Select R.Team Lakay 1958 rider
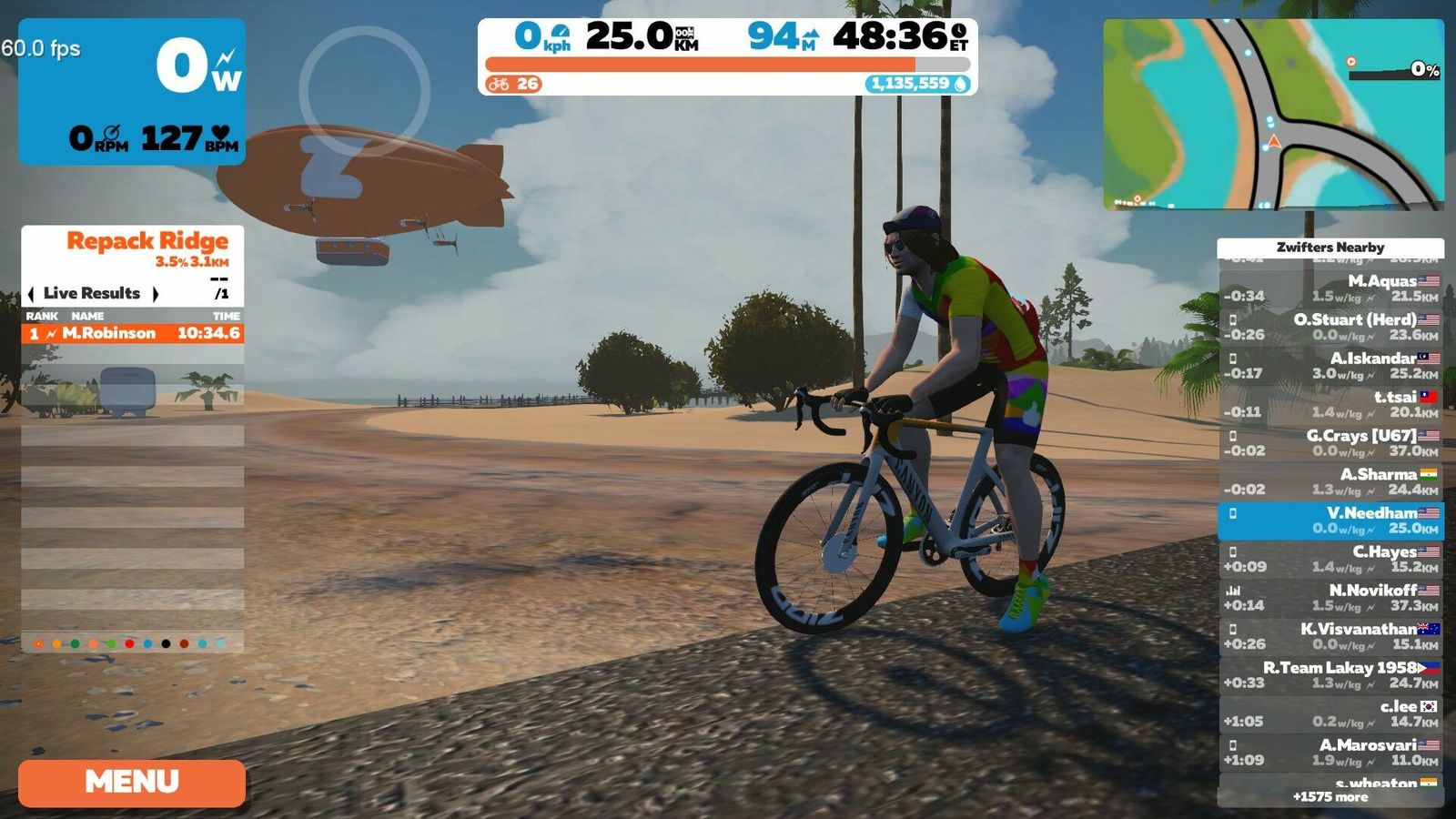 tap(1330, 675)
